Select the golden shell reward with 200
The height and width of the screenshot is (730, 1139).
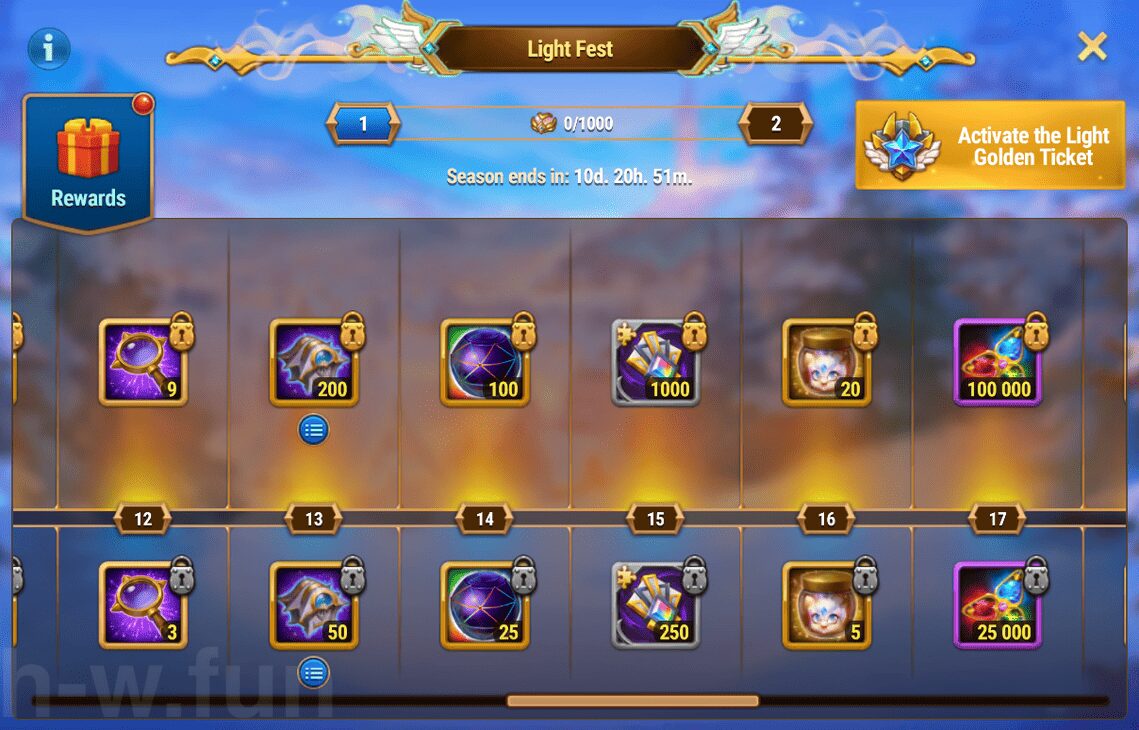pos(314,362)
